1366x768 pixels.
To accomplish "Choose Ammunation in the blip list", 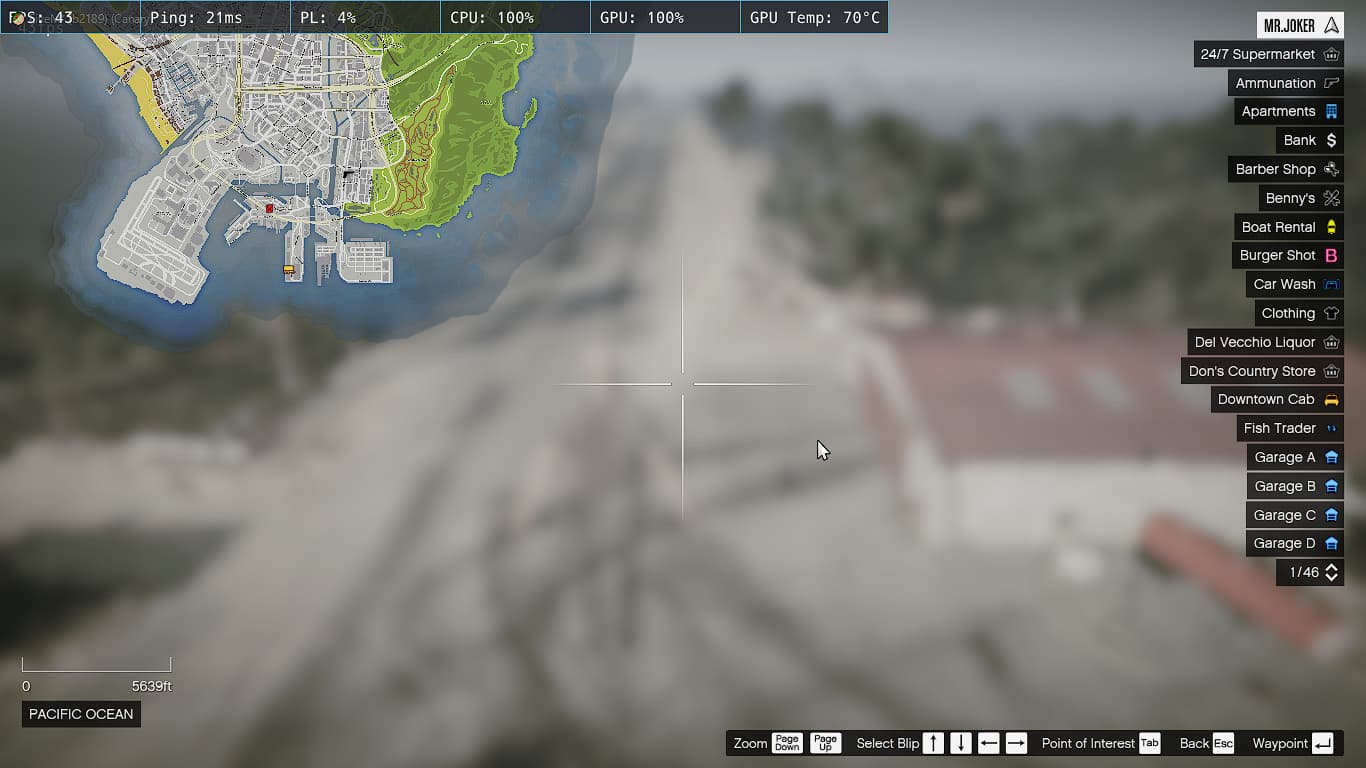I will point(1330,83).
